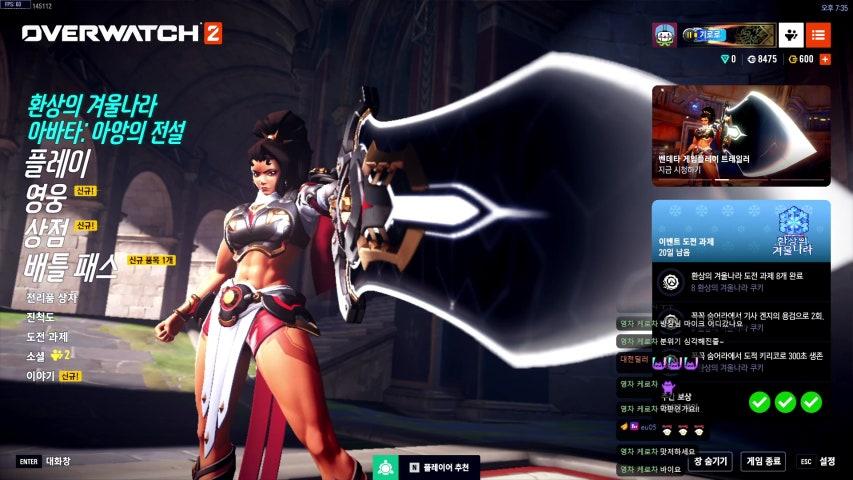Open the orange list menu button
Screen dimensions: 853x480
pos(818,34)
